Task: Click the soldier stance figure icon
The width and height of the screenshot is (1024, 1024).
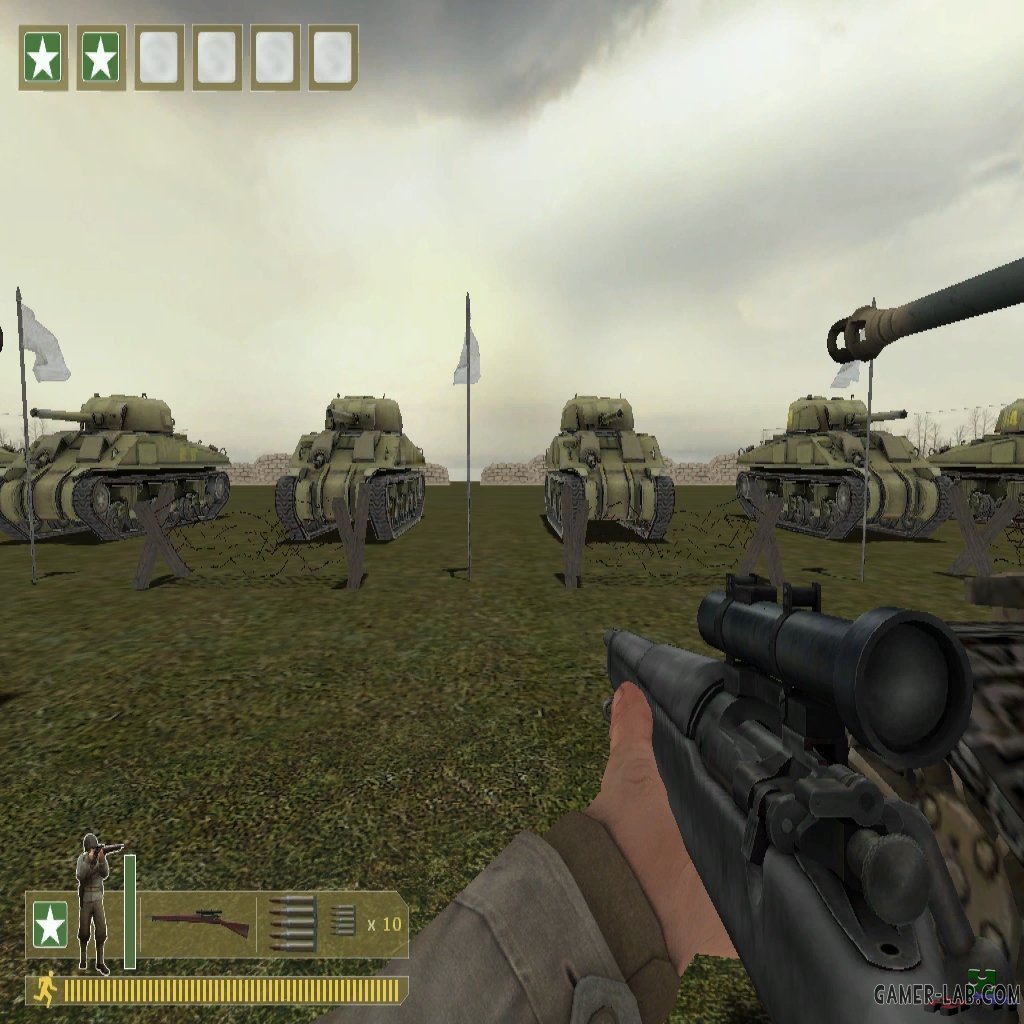Action: coord(95,903)
